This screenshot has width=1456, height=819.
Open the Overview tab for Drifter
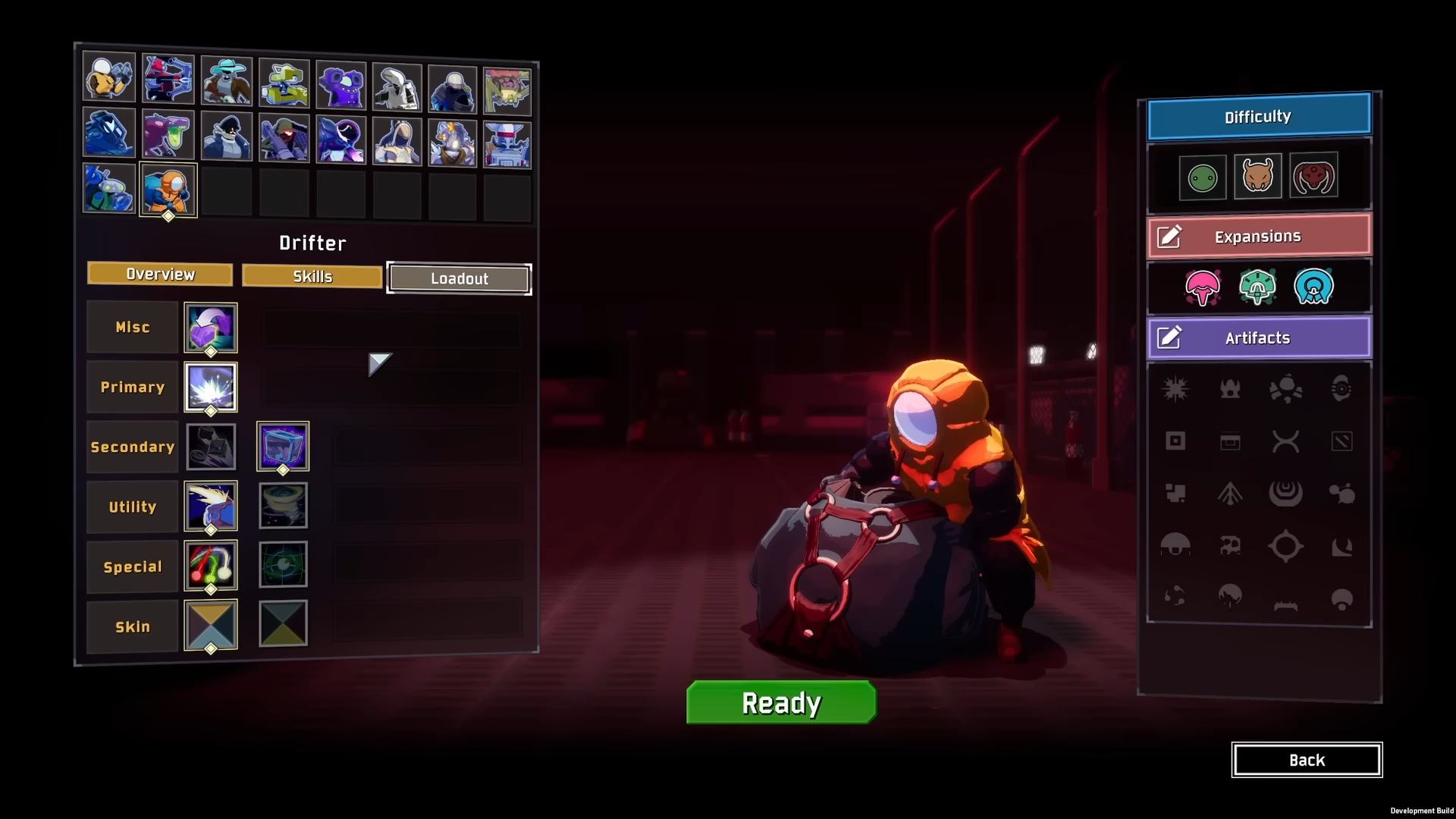[x=159, y=275]
